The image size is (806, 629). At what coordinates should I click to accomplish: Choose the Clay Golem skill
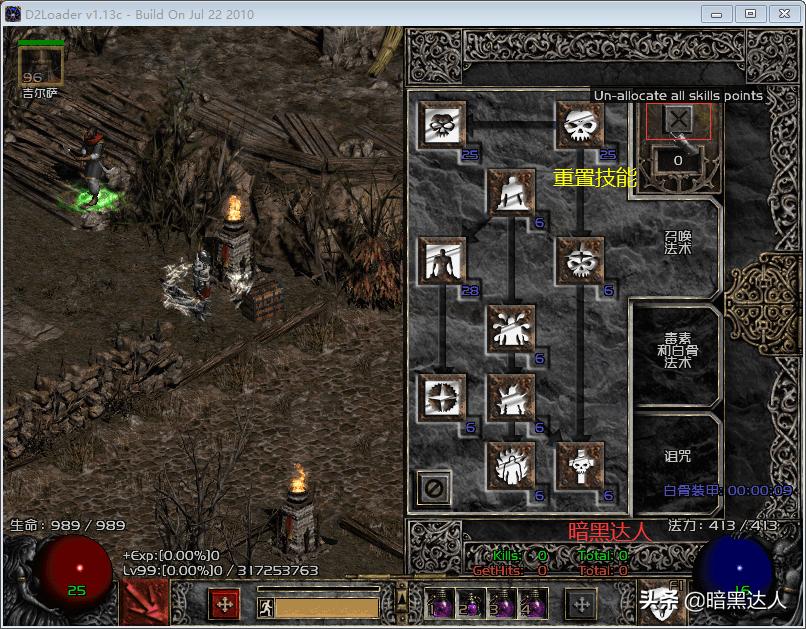tap(510, 192)
